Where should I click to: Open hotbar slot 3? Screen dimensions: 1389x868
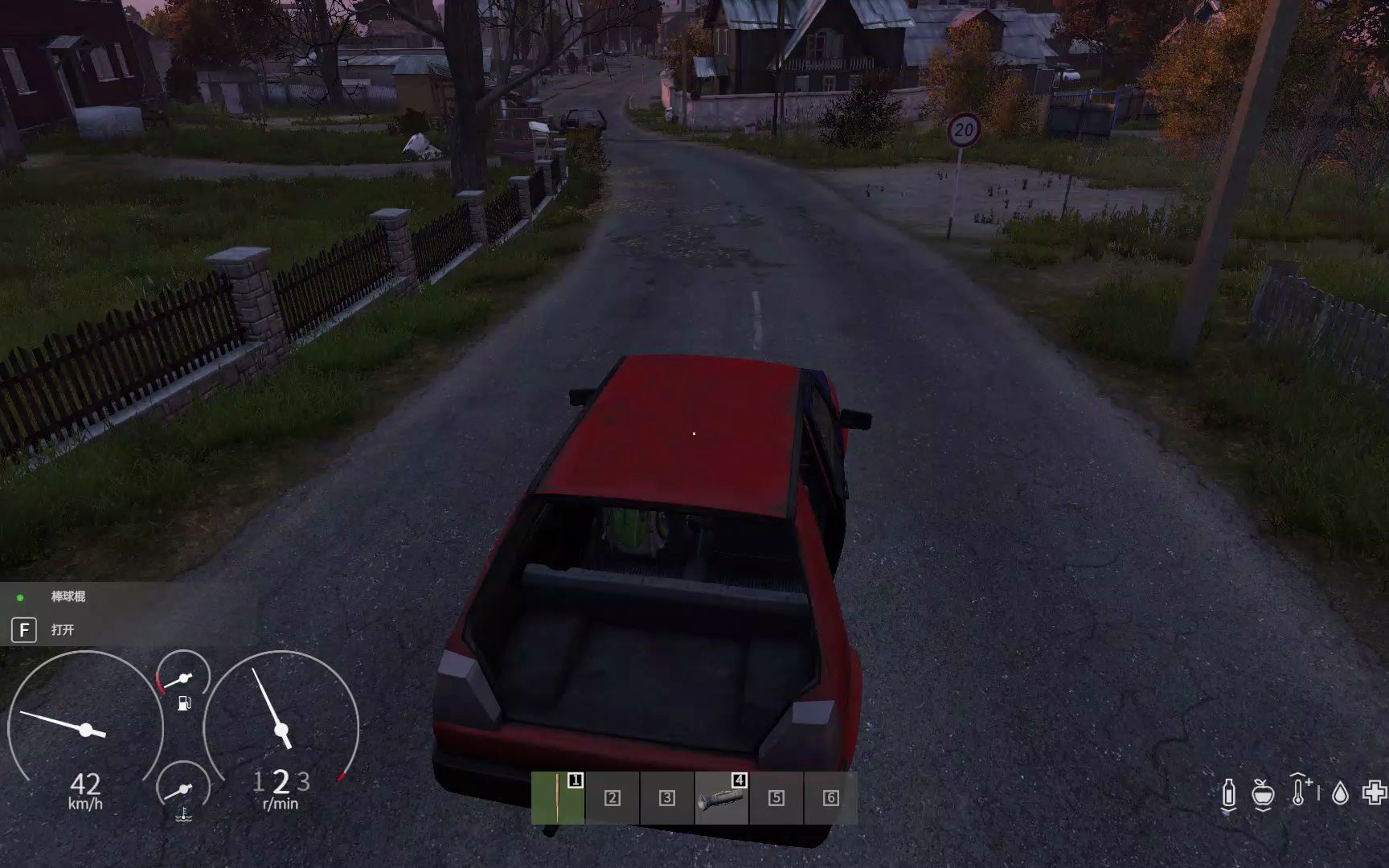(x=666, y=798)
